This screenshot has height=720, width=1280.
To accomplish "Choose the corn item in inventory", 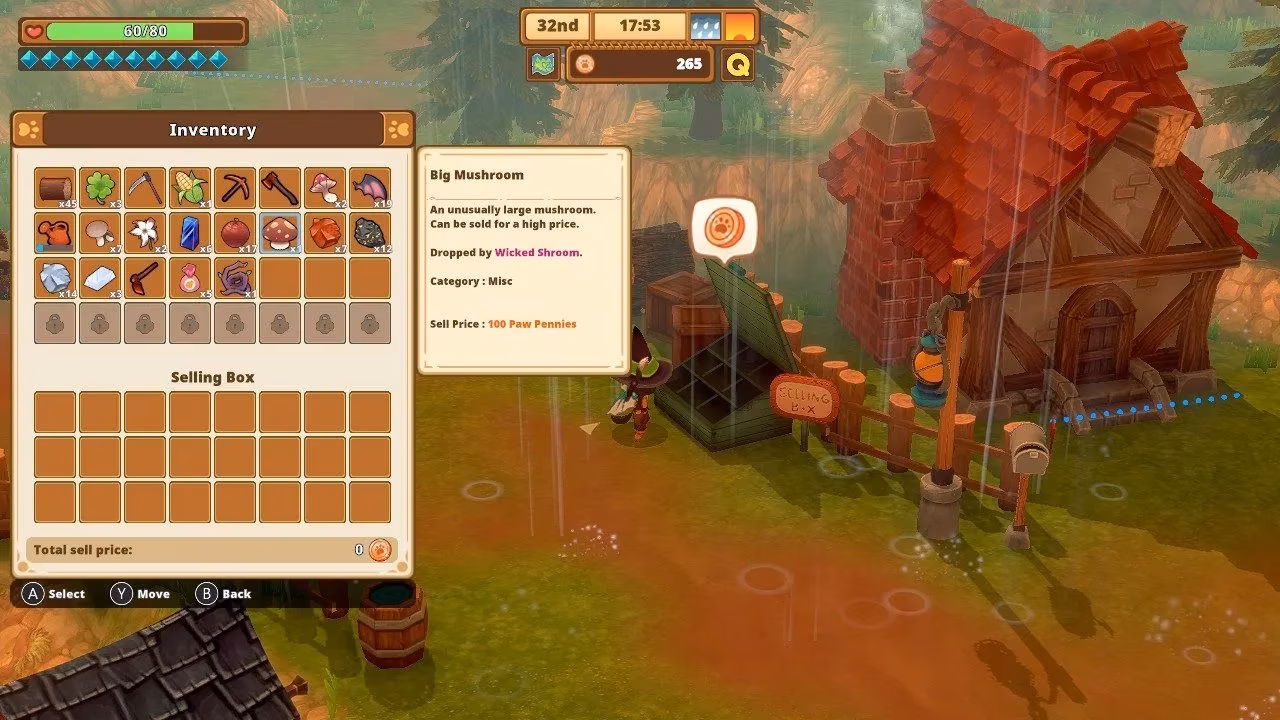I will pos(190,188).
